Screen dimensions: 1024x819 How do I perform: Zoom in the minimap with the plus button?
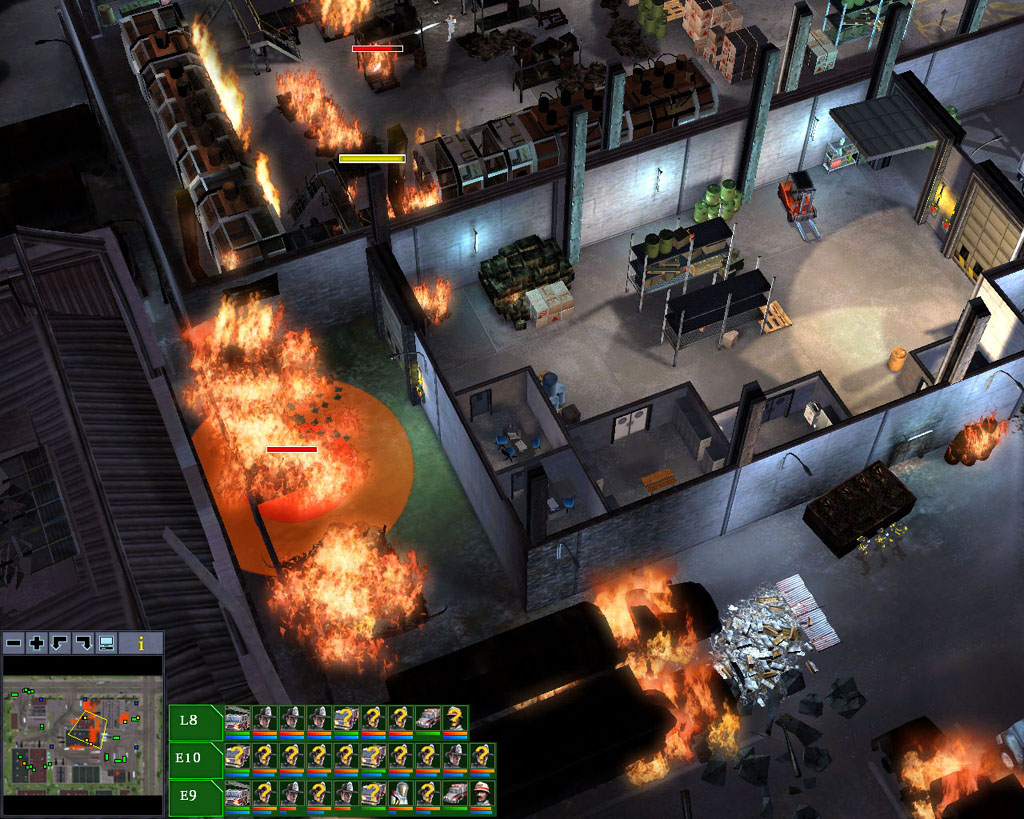[x=37, y=643]
